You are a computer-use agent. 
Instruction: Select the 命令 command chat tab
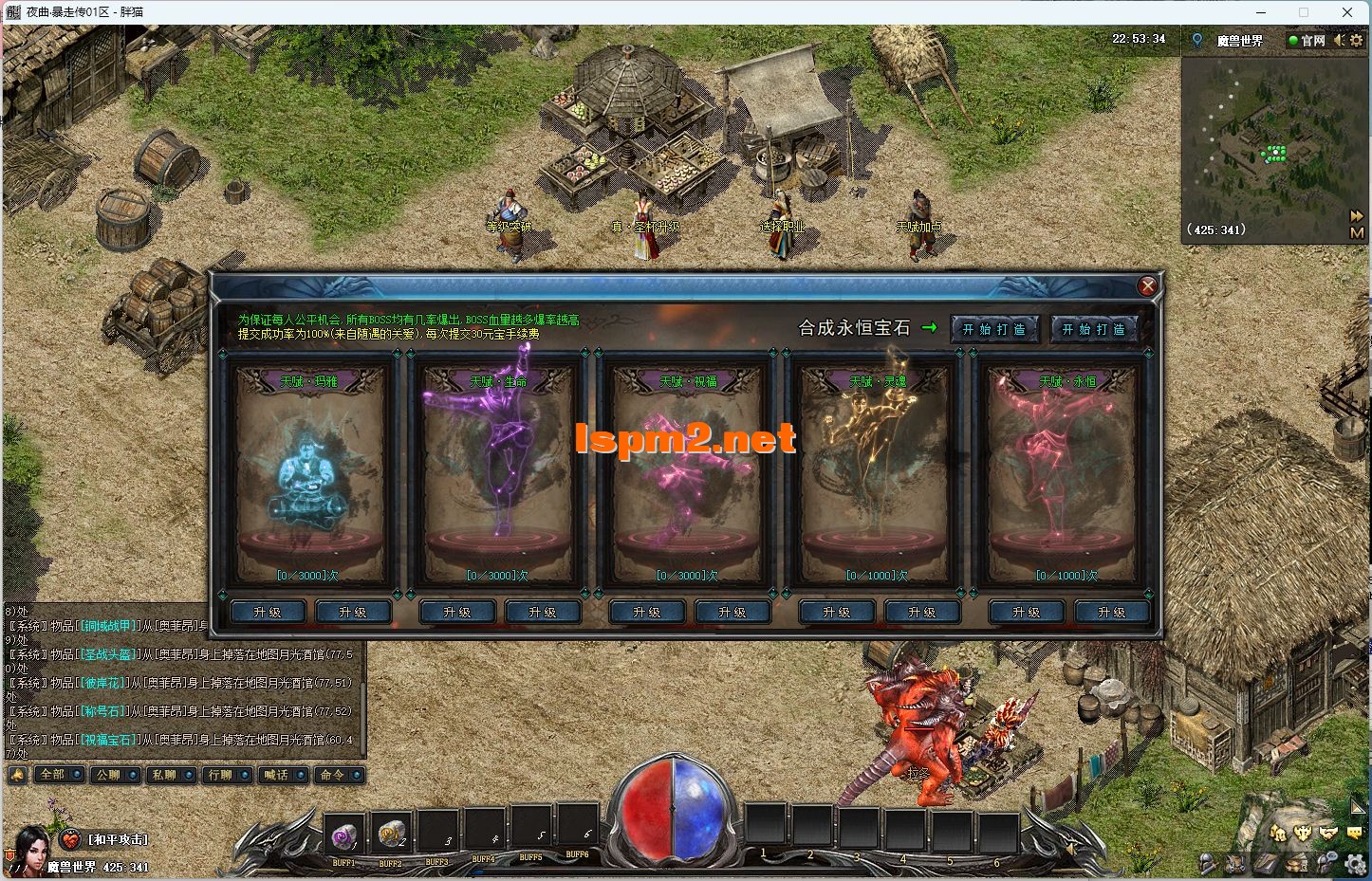click(x=332, y=775)
